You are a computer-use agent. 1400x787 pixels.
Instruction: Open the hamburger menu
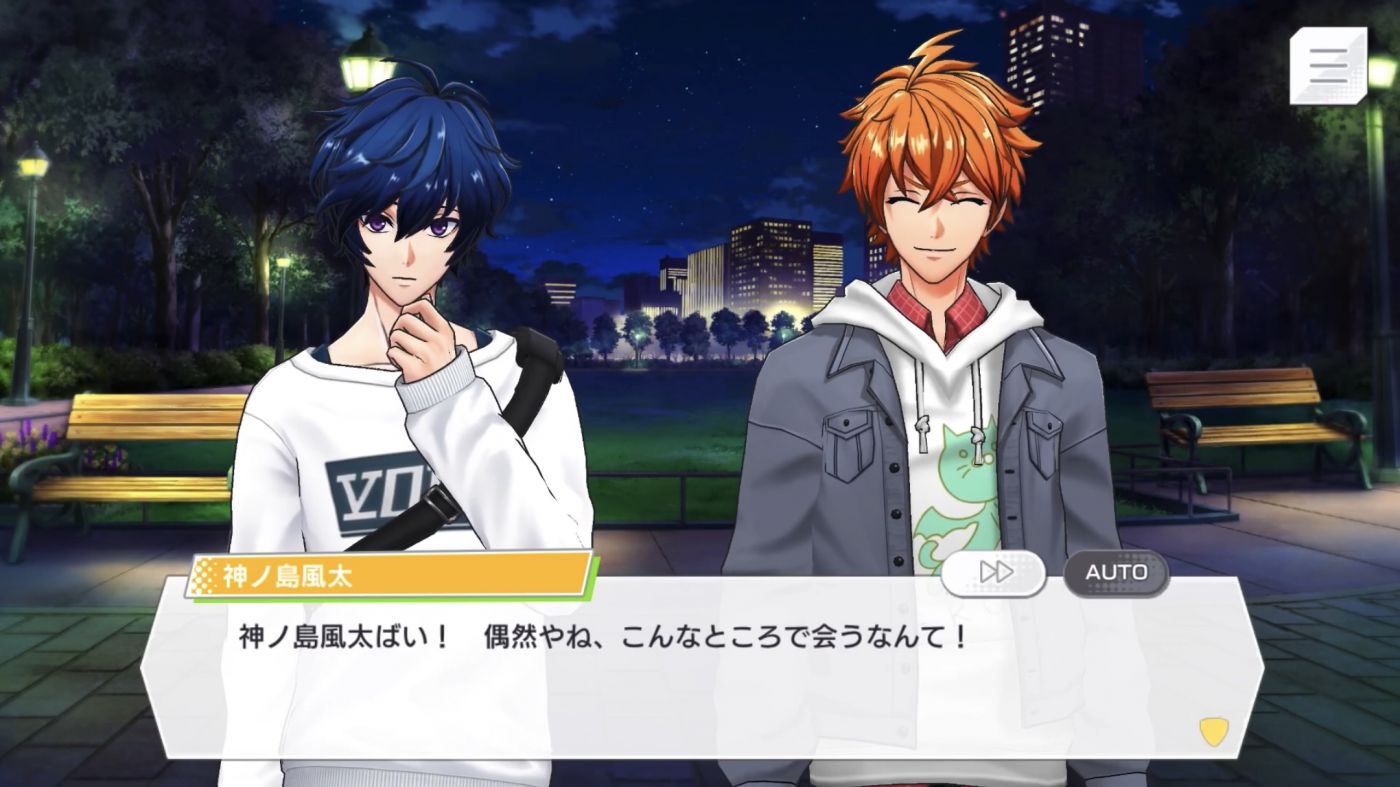tap(1327, 66)
